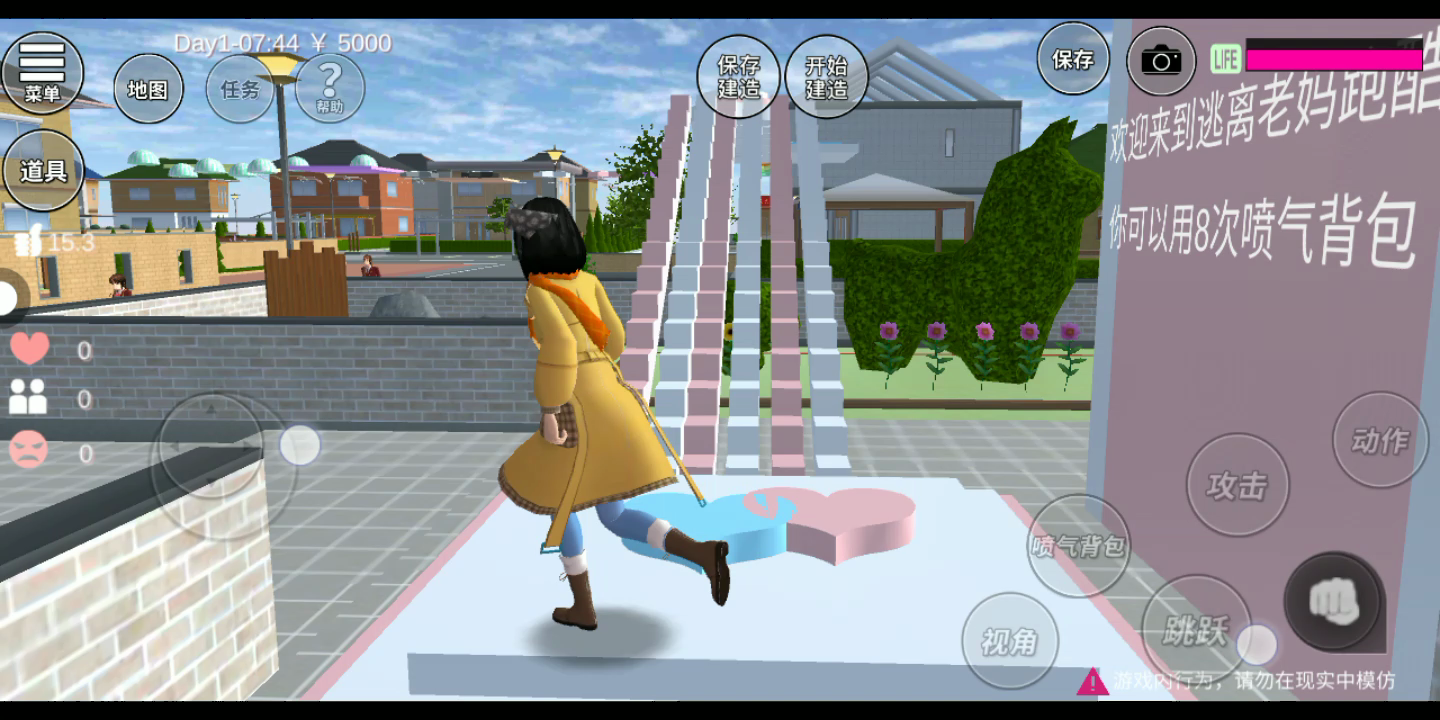The width and height of the screenshot is (1440, 720).
Task: Activate the 喷气背包 jetpack button
Action: (1079, 546)
